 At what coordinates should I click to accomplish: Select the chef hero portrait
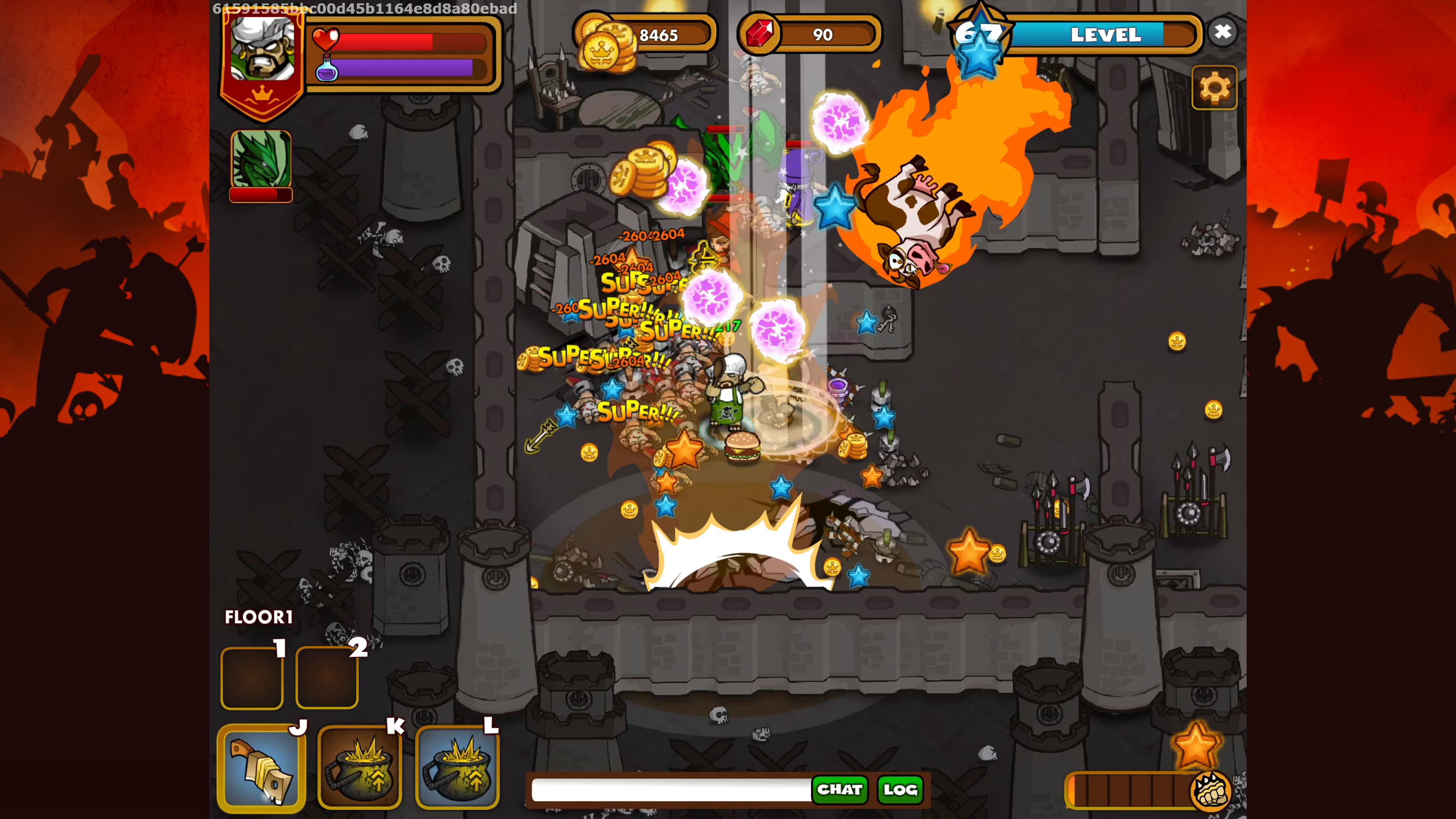pos(262,51)
